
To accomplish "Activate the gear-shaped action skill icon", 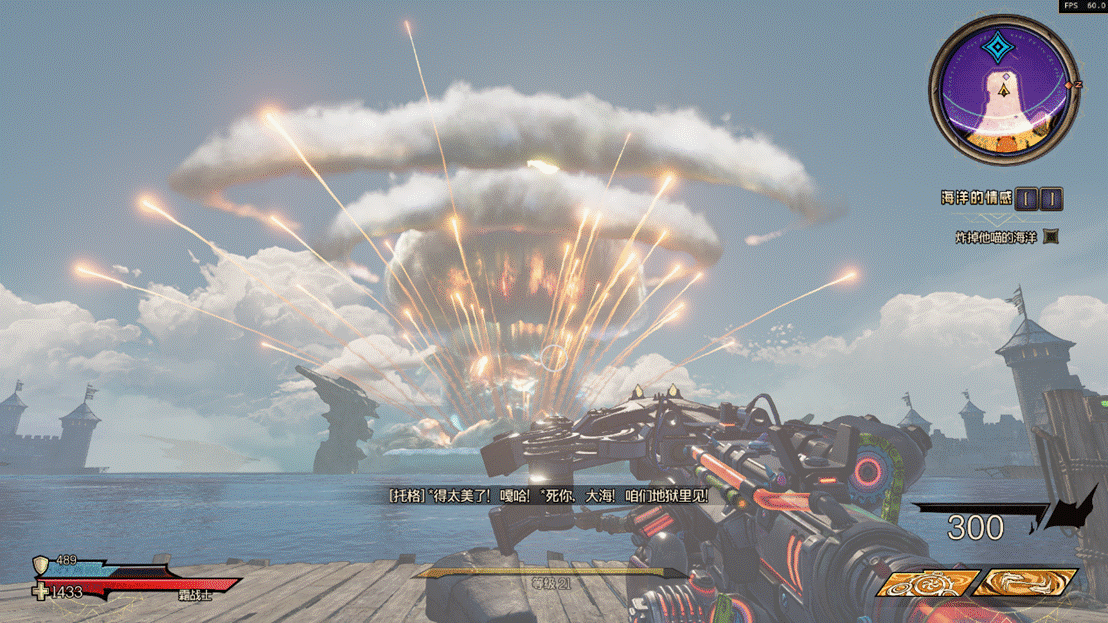I will point(926,583).
